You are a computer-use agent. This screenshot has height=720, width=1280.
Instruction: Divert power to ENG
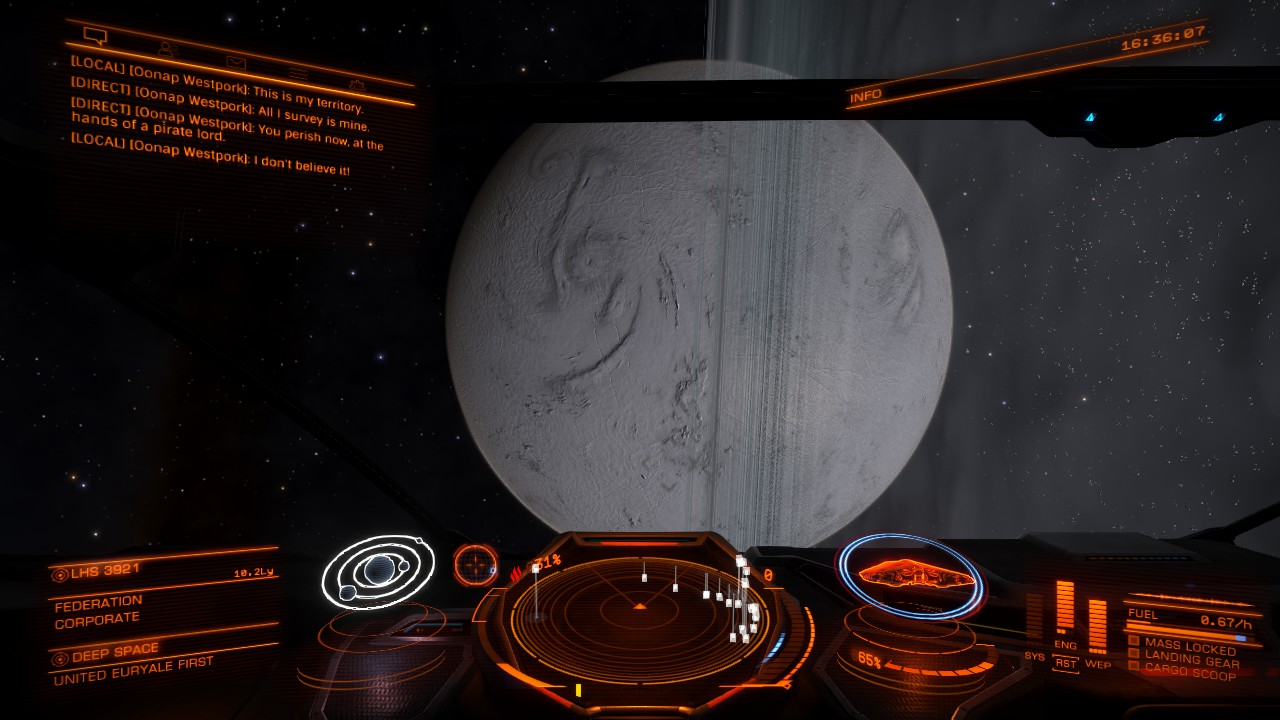click(1065, 644)
